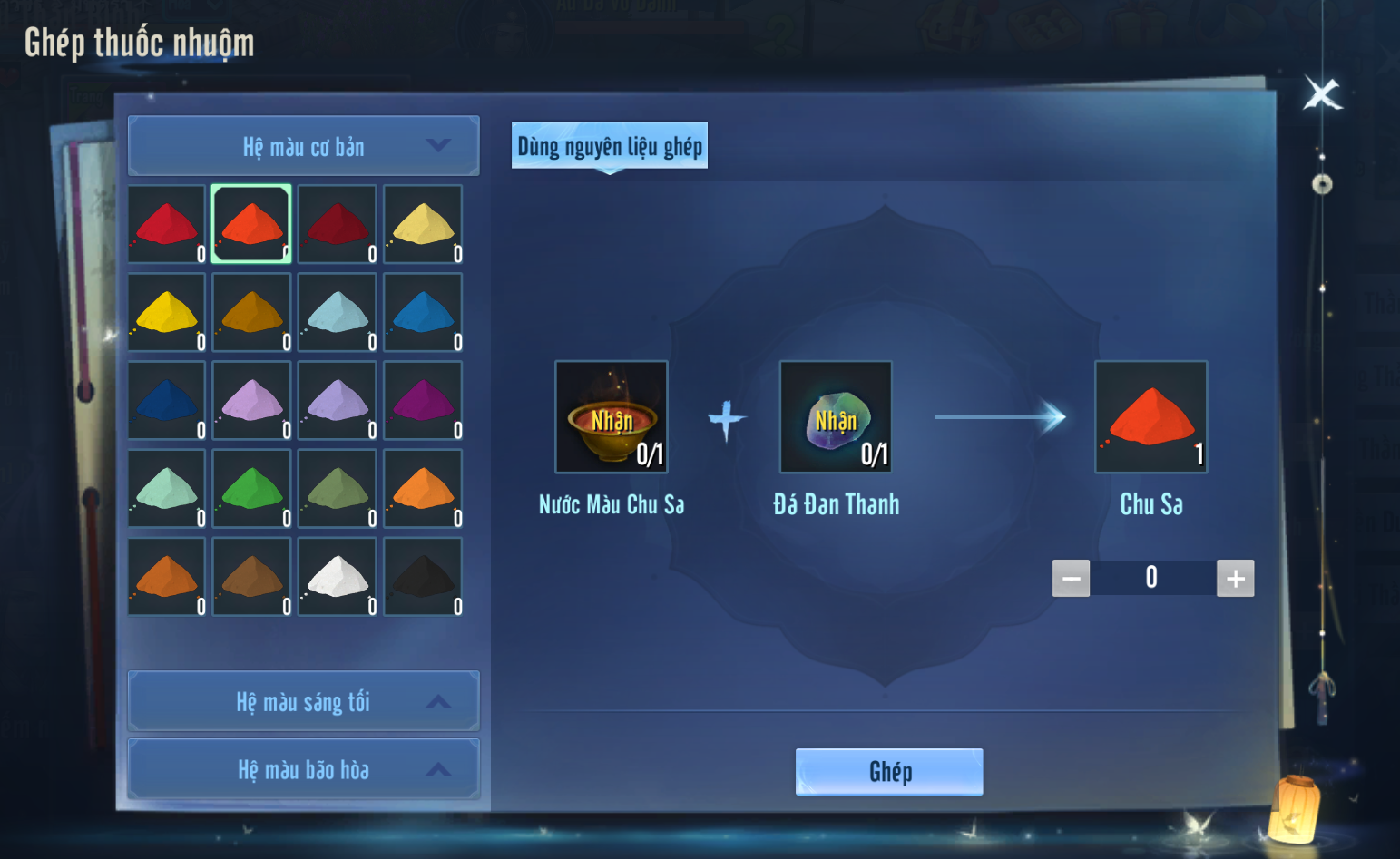Choose the mint green dye powder
This screenshot has width=1400, height=859.
[x=166, y=489]
